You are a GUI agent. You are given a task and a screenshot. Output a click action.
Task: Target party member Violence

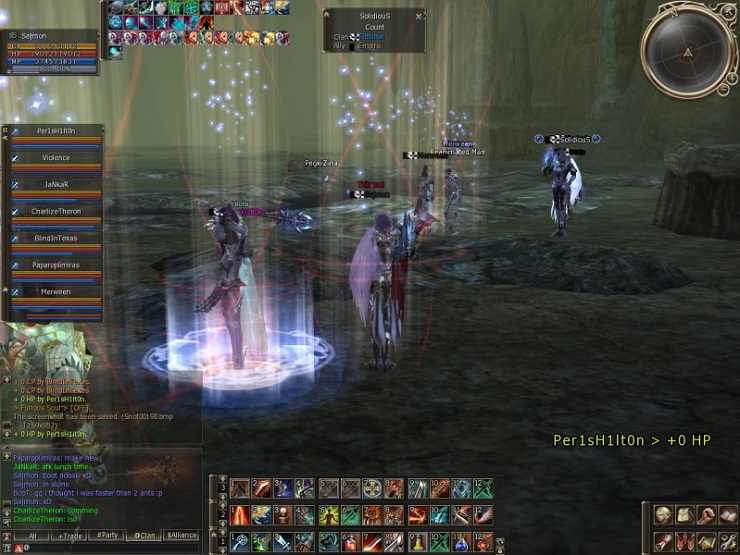point(56,158)
